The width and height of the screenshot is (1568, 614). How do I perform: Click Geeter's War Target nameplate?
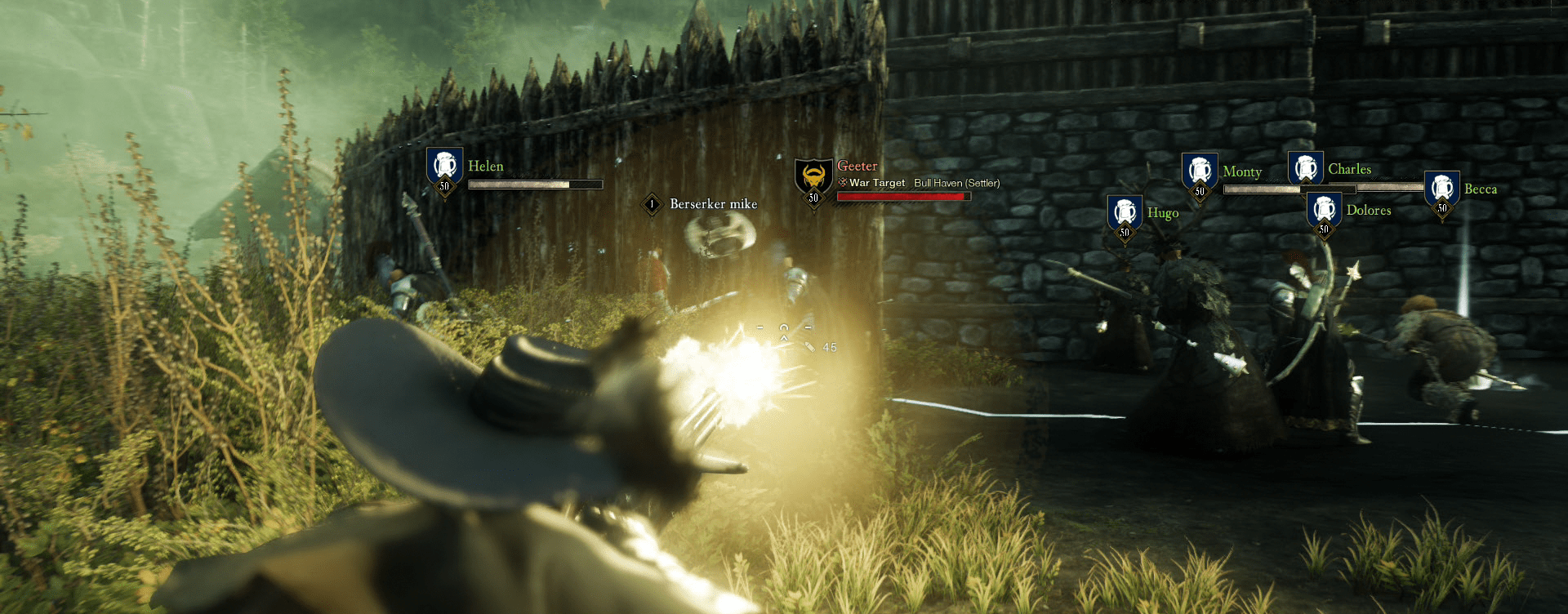(x=857, y=167)
